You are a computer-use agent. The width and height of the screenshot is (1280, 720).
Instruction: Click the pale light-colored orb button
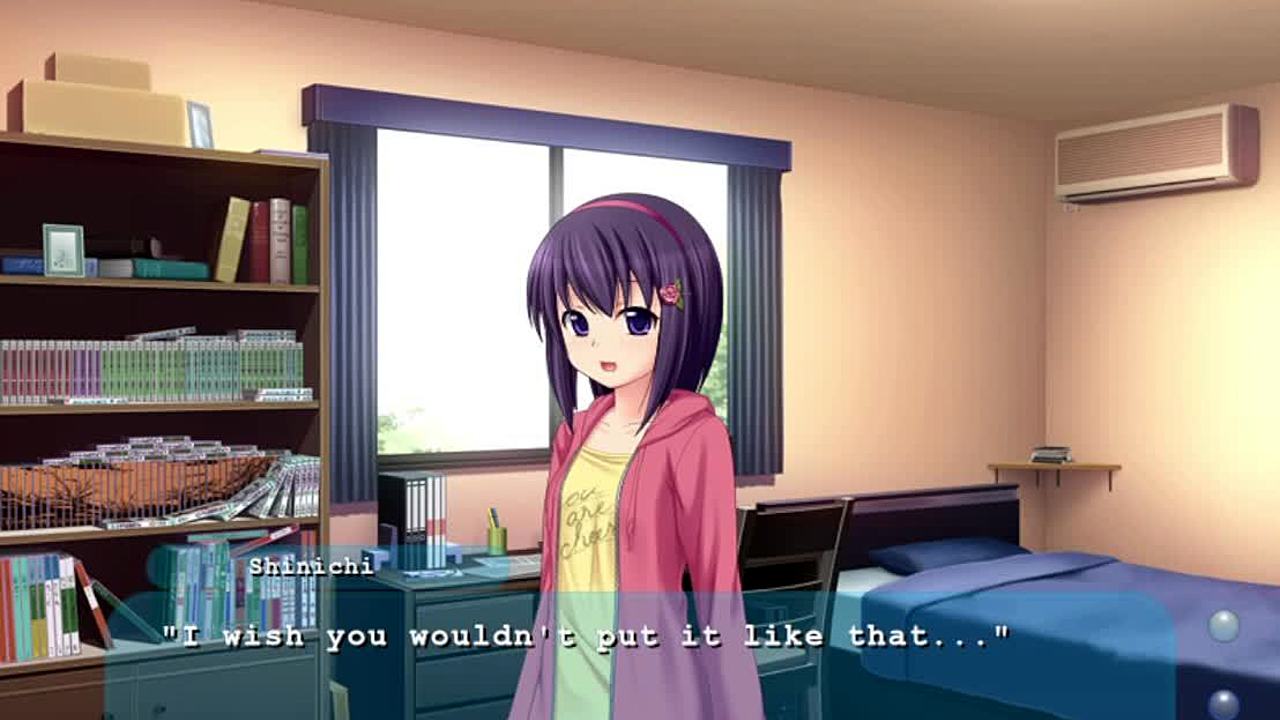[x=1224, y=626]
